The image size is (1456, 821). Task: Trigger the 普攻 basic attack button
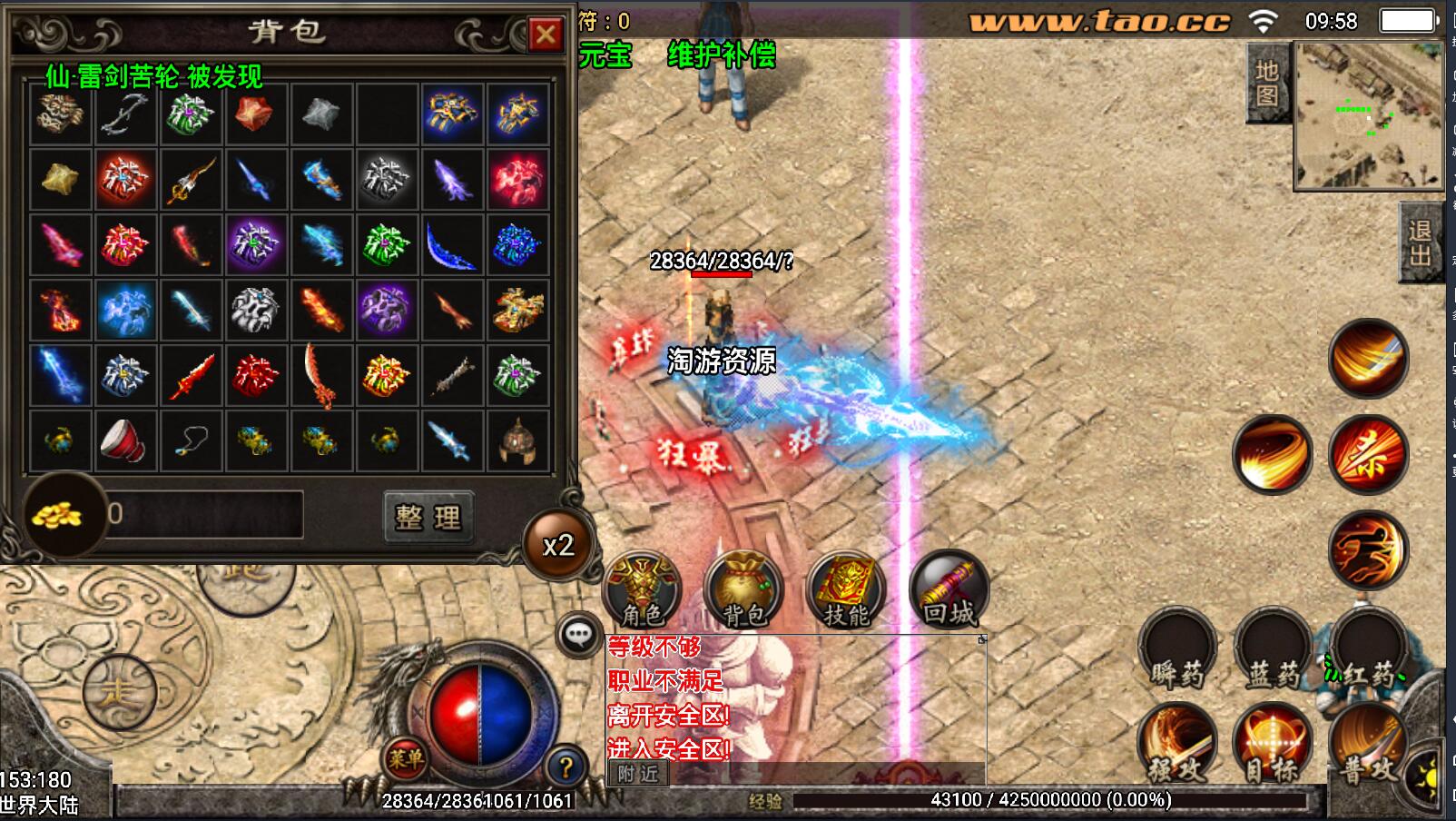(1368, 745)
